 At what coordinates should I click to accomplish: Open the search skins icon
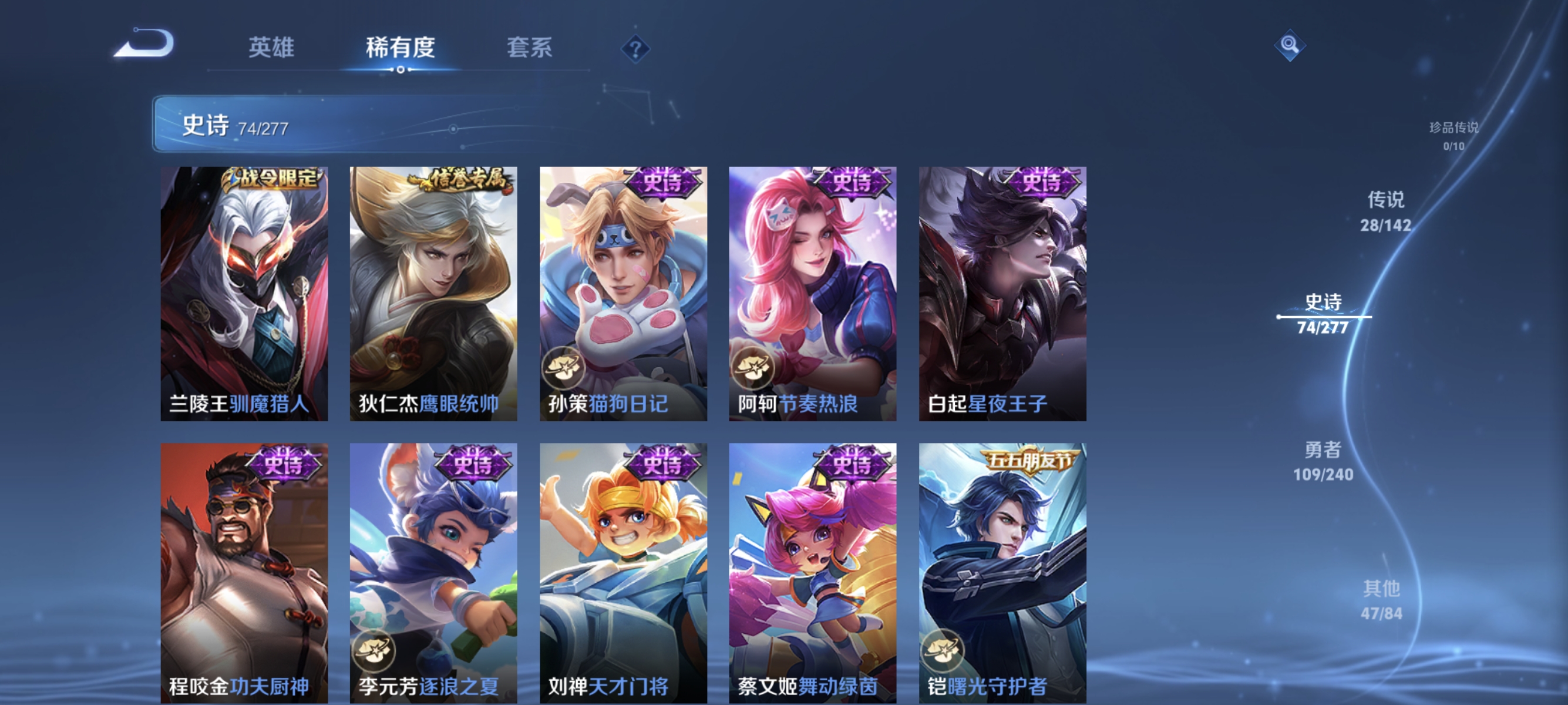(x=1290, y=45)
